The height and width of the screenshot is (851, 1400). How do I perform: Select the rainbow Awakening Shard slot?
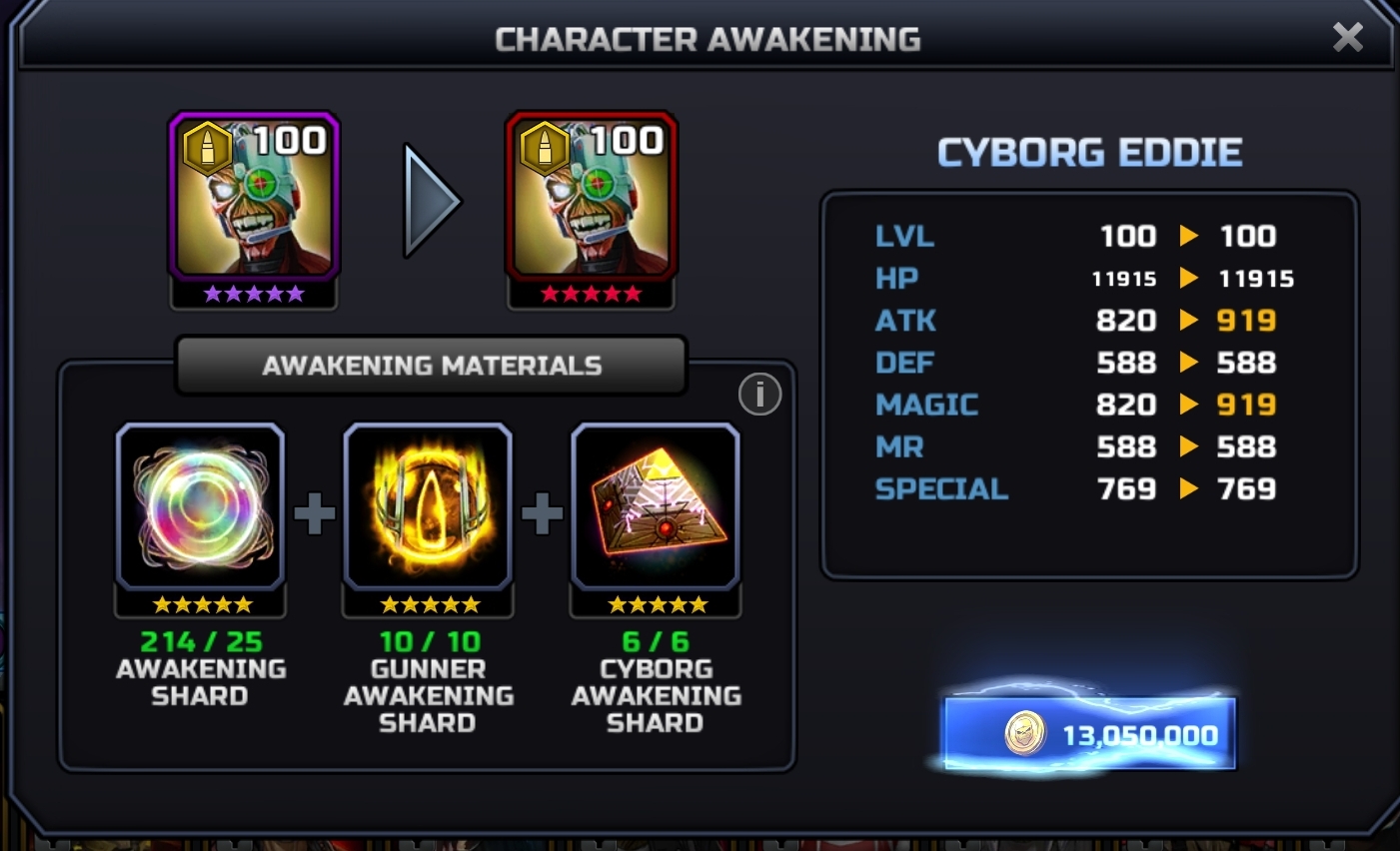coord(201,507)
